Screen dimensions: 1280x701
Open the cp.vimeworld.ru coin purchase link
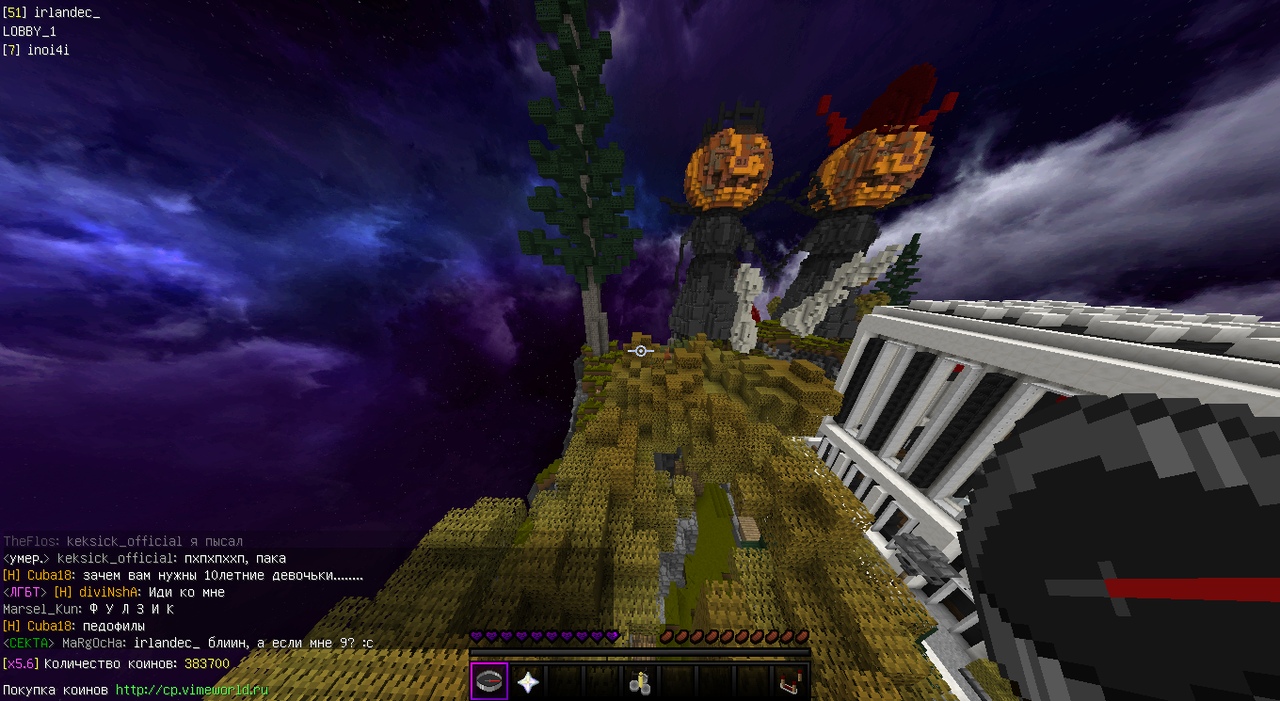[x=192, y=690]
